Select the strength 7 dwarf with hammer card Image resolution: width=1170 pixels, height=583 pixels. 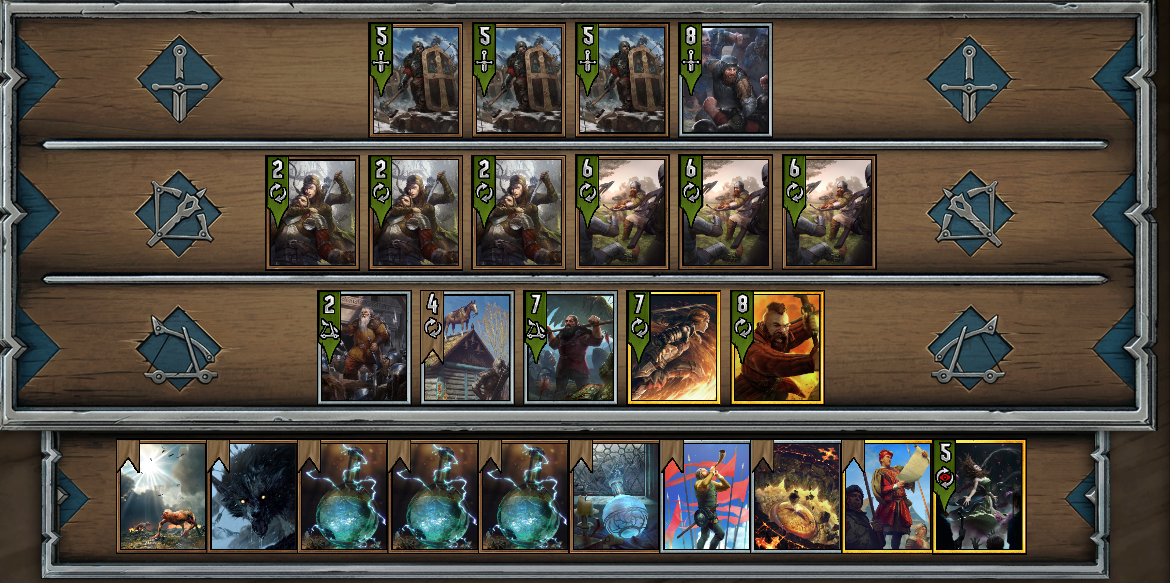pyautogui.click(x=570, y=347)
